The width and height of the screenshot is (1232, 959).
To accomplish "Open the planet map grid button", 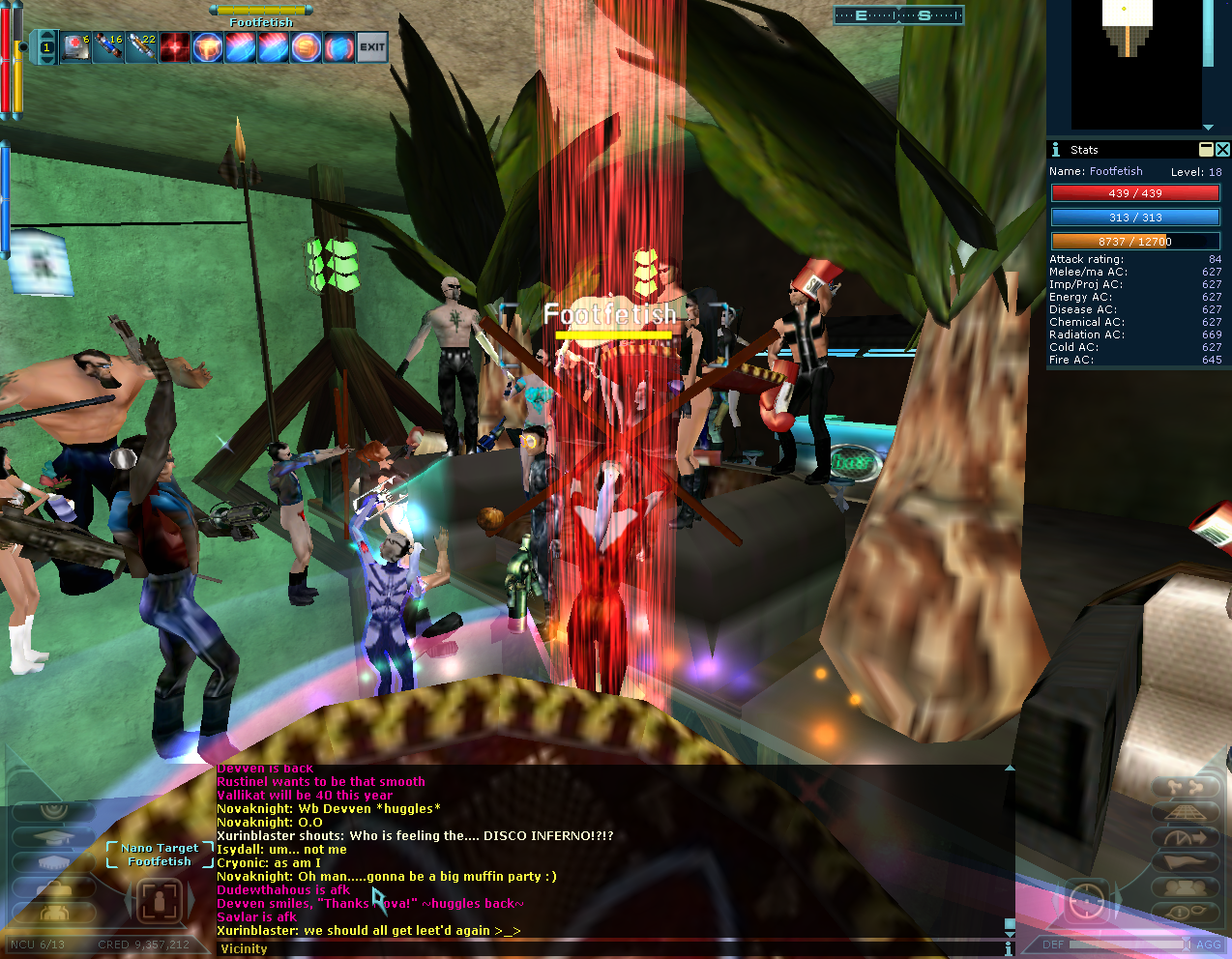I will (x=1184, y=813).
